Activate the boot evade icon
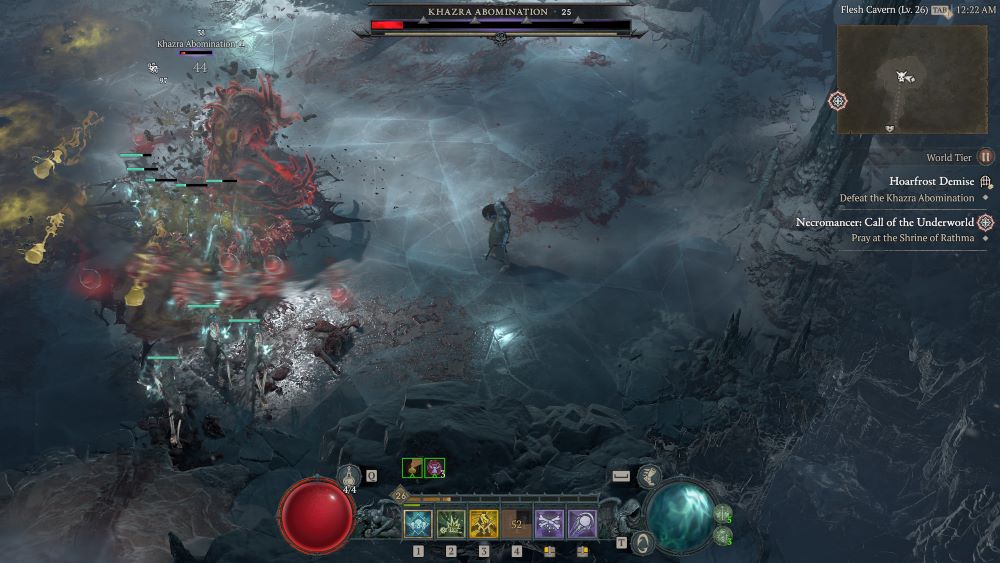This screenshot has width=1000, height=563. pos(649,476)
